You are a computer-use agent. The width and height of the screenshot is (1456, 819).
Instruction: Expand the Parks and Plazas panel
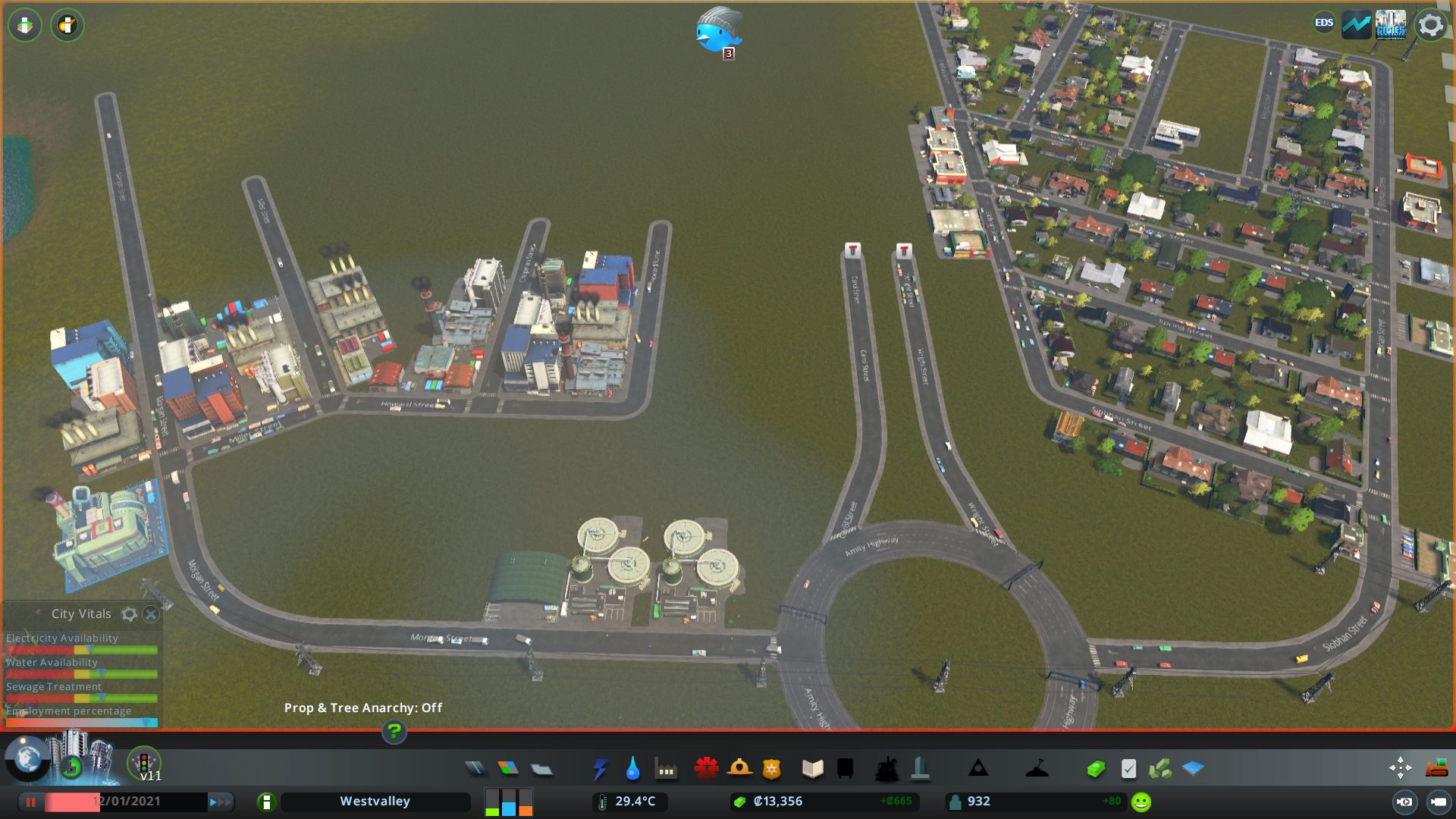887,768
